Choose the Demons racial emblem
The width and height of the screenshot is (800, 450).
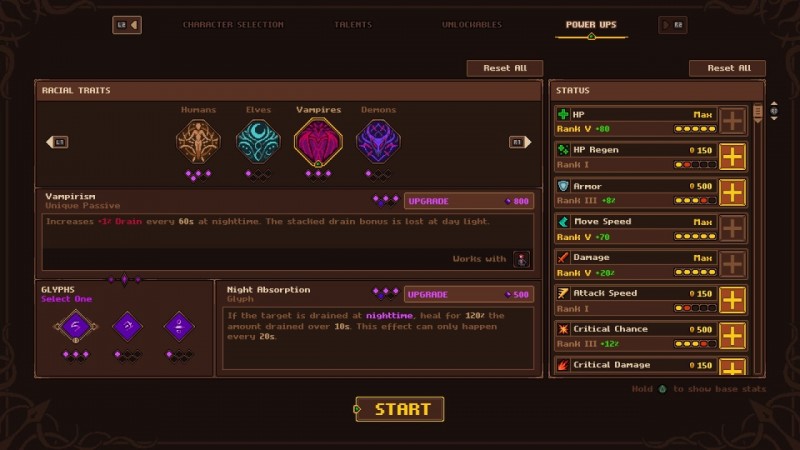(x=378, y=142)
